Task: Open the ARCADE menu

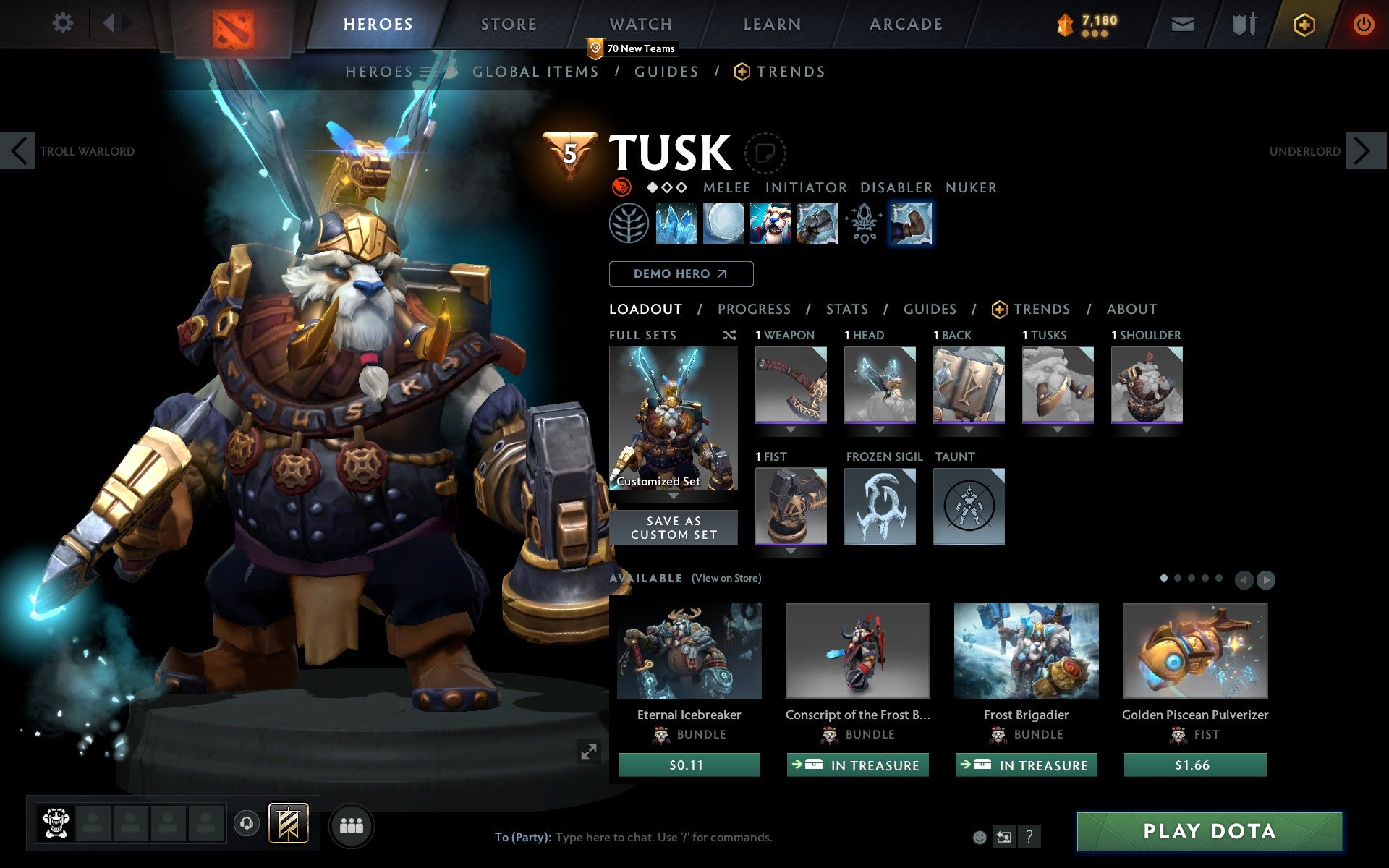Action: (904, 23)
